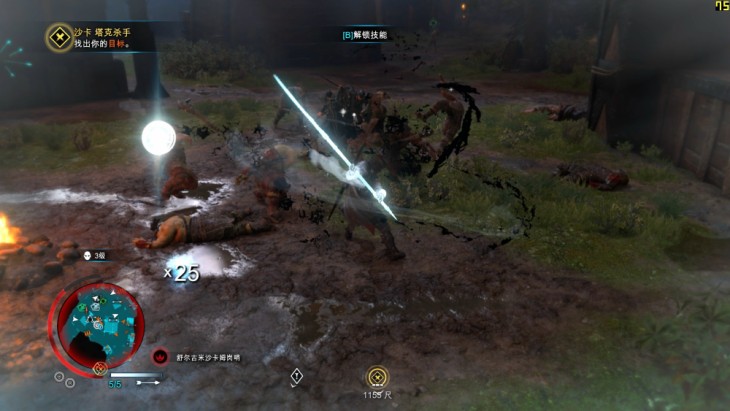
Task: Click the skull level icon
Action: 88,255
